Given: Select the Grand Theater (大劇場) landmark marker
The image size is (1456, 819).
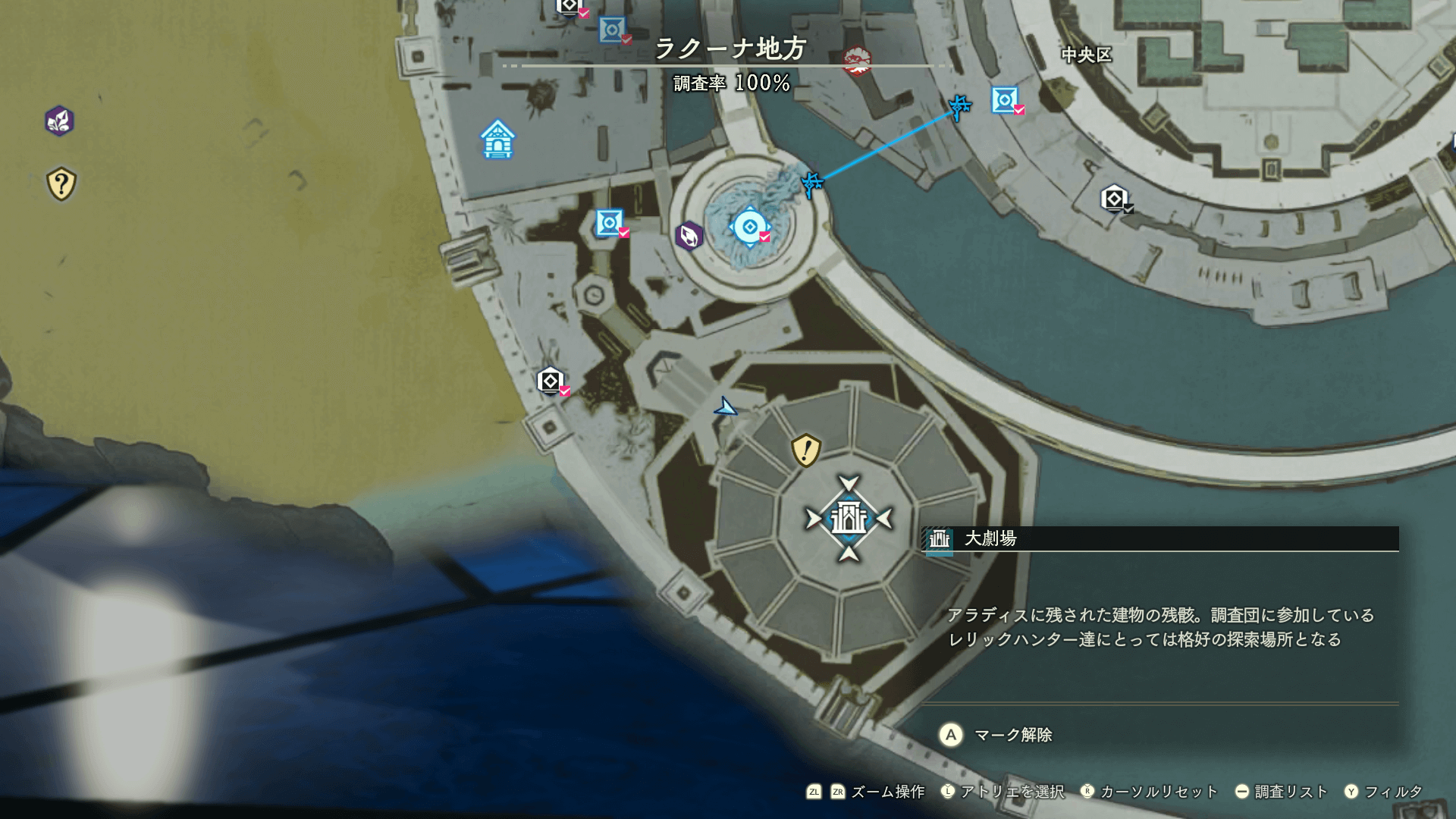Looking at the screenshot, I should [x=849, y=519].
